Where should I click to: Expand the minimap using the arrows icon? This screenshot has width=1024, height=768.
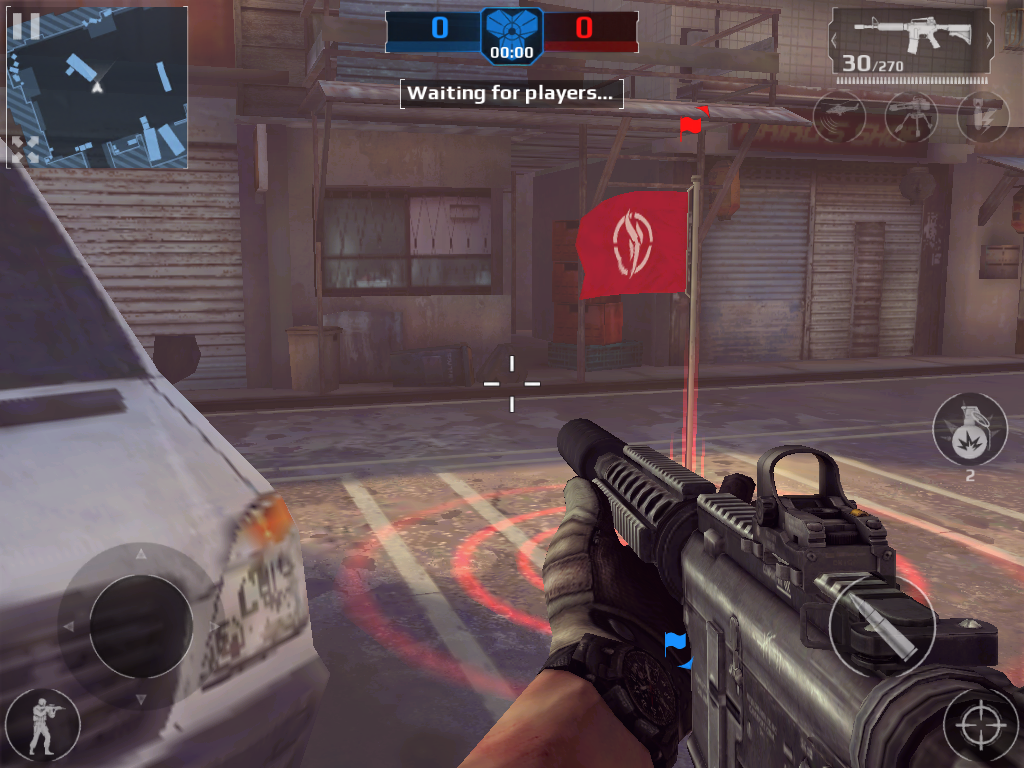tap(25, 150)
